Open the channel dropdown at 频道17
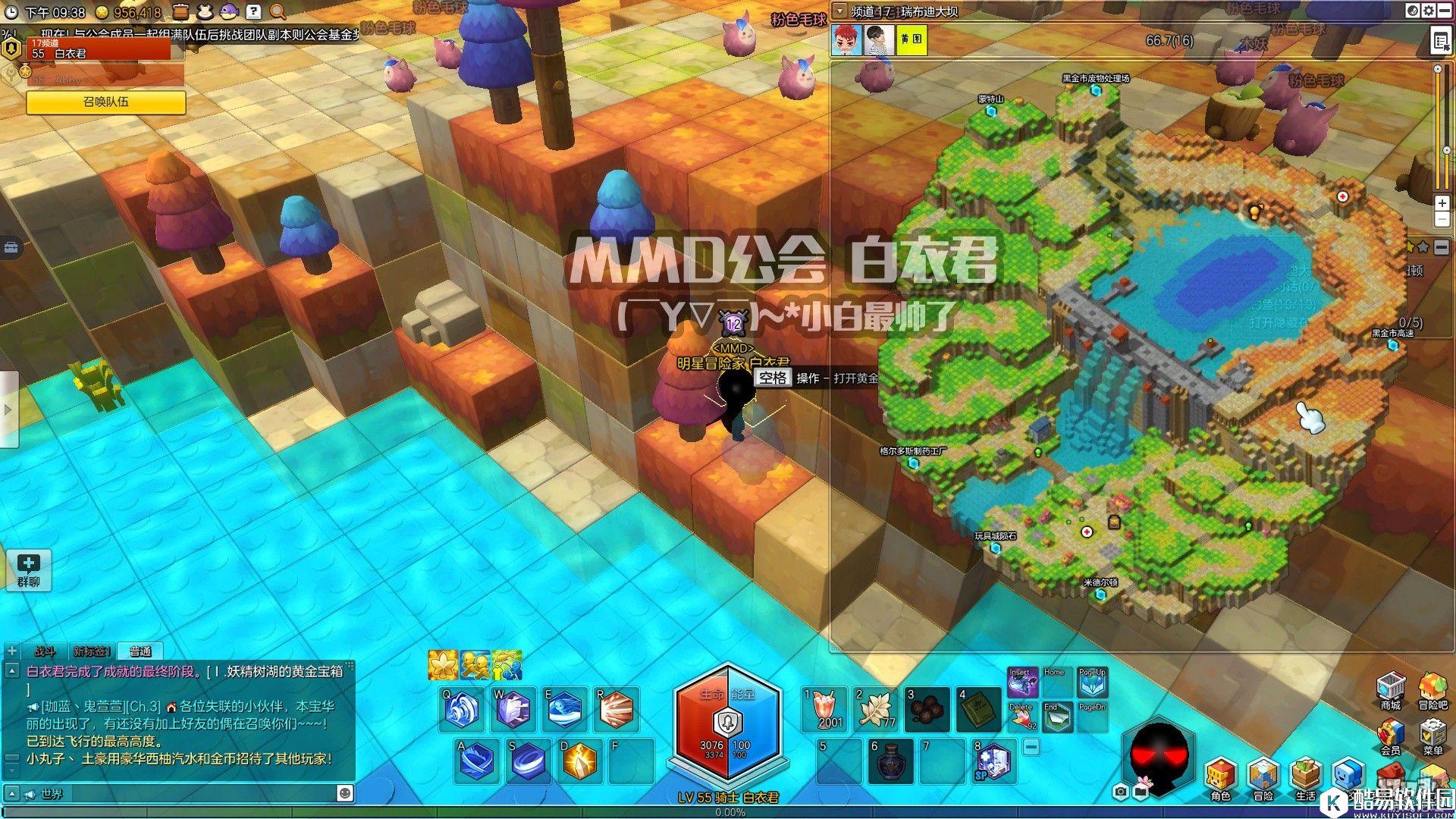Viewport: 1456px width, 819px height. pos(839,11)
